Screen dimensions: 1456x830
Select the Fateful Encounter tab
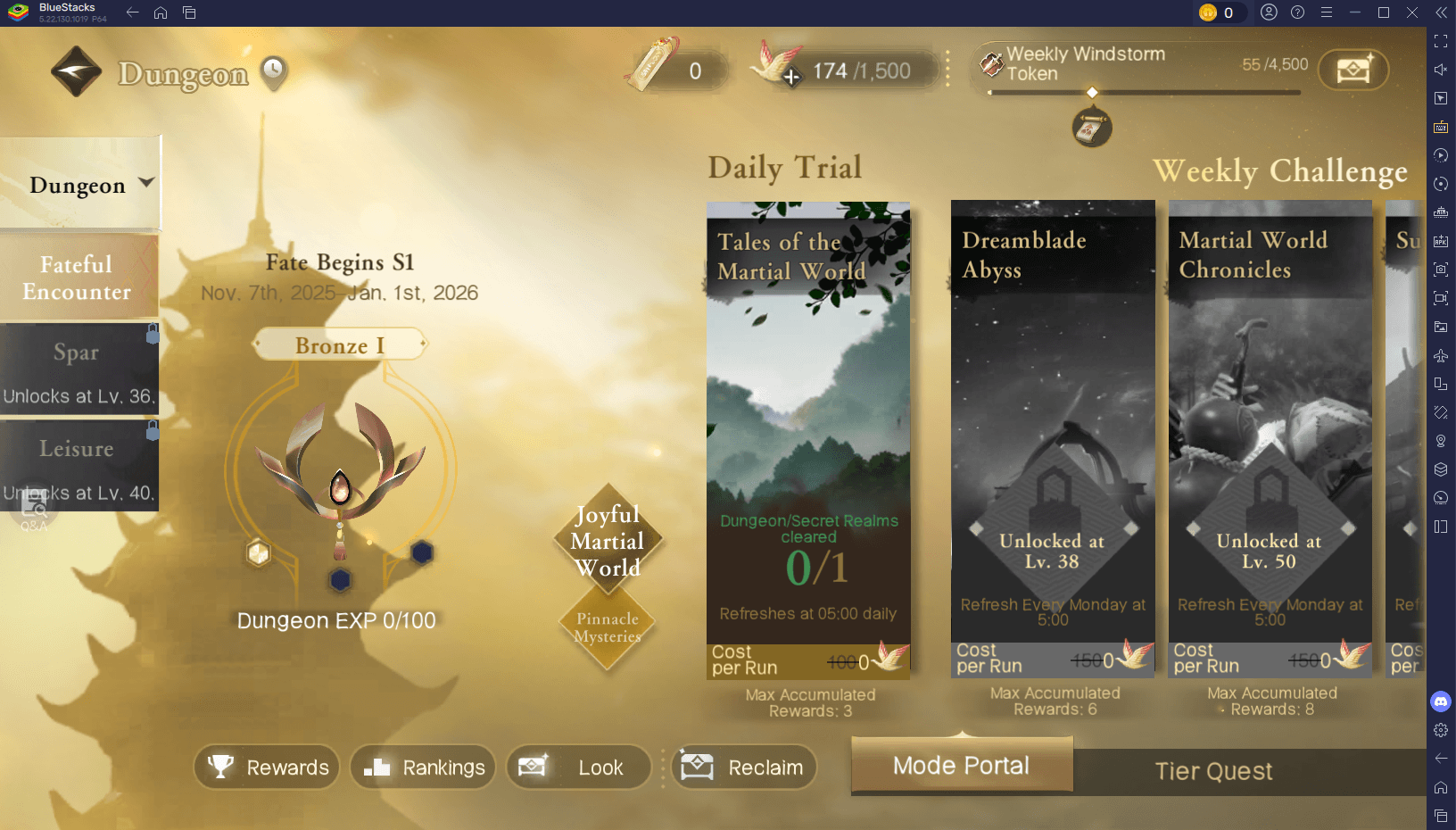[x=77, y=277]
